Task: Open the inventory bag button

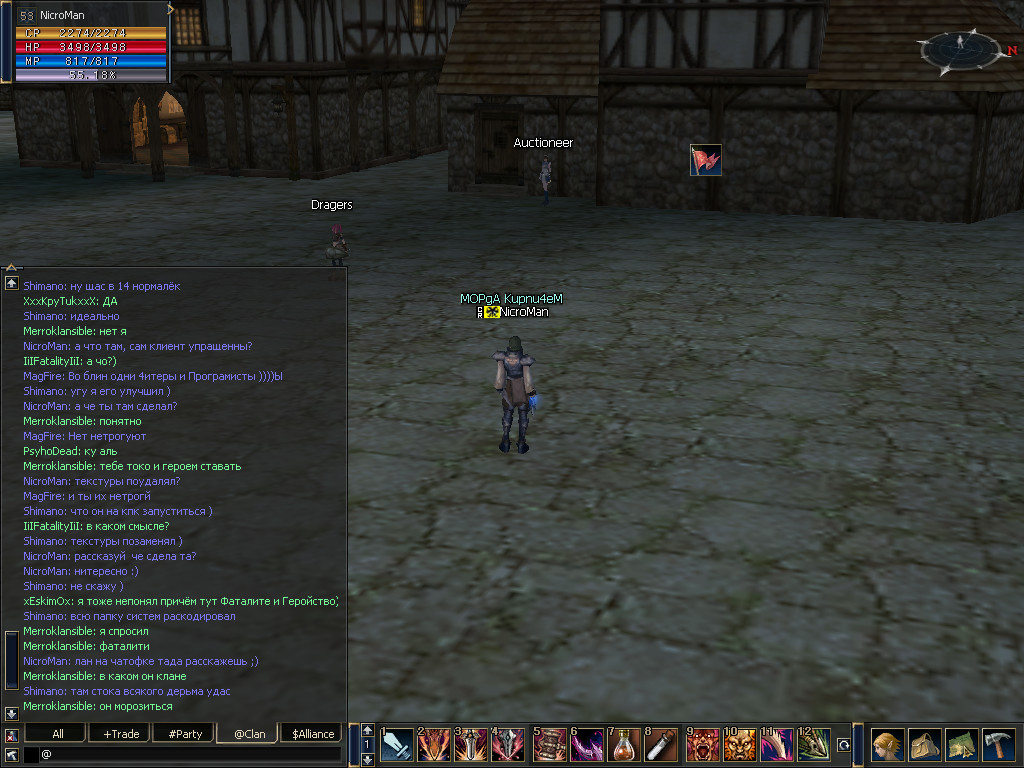Action: 924,745
